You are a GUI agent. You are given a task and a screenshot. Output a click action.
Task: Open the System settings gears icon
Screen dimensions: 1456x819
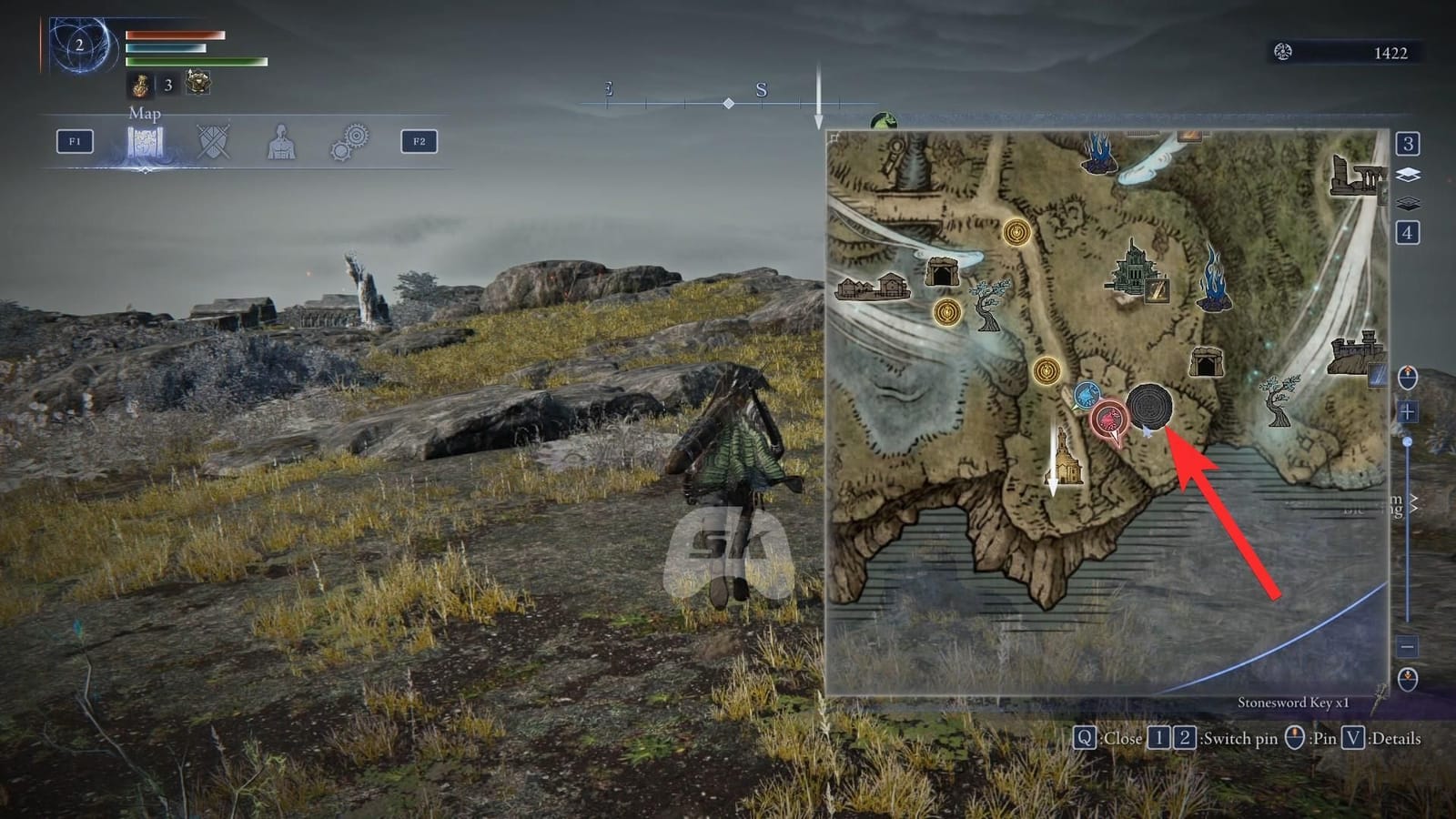349,142
